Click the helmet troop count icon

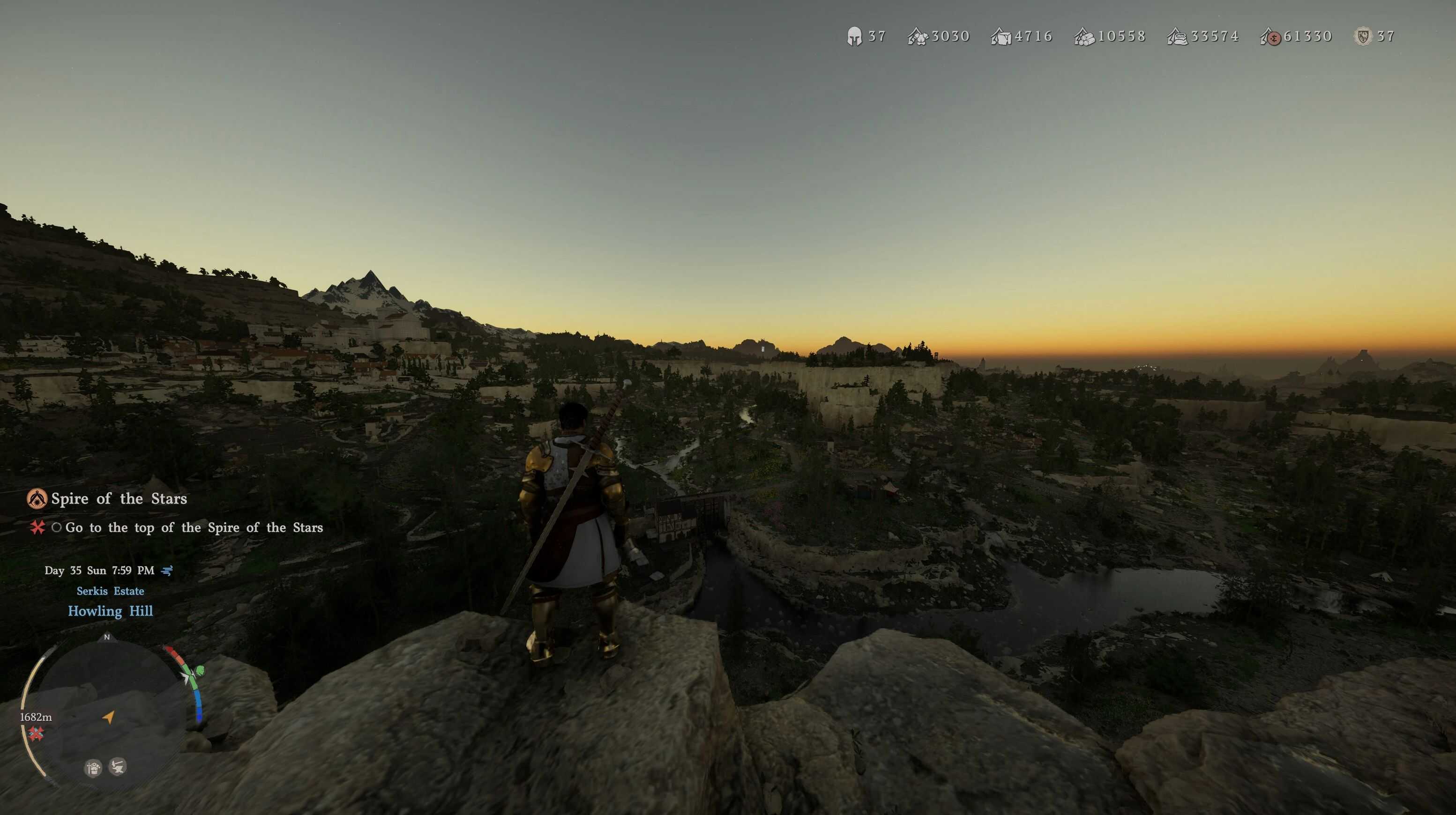click(854, 37)
